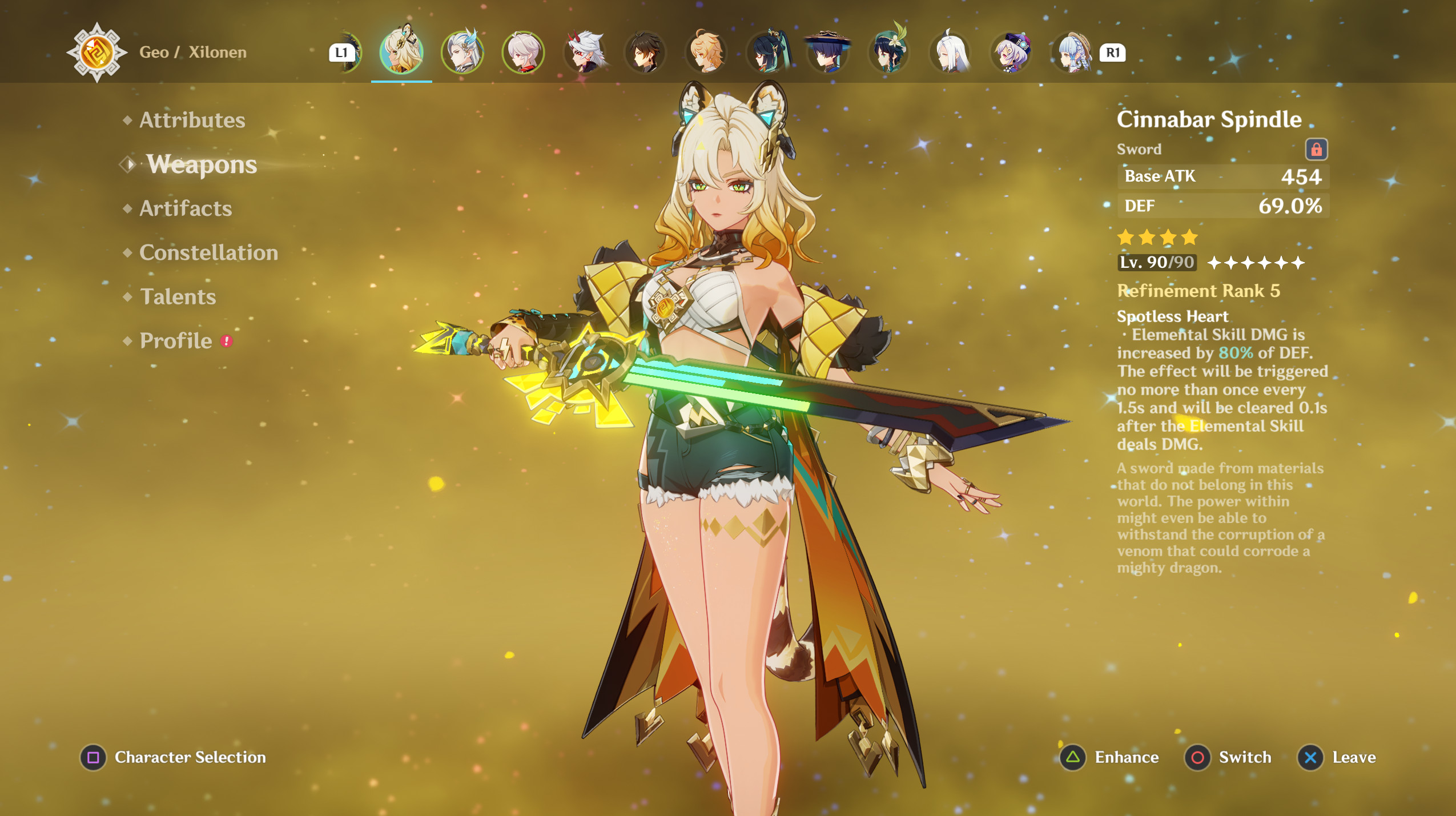
Task: Choose Xianyun's portrait with red glasses
Action: [767, 53]
